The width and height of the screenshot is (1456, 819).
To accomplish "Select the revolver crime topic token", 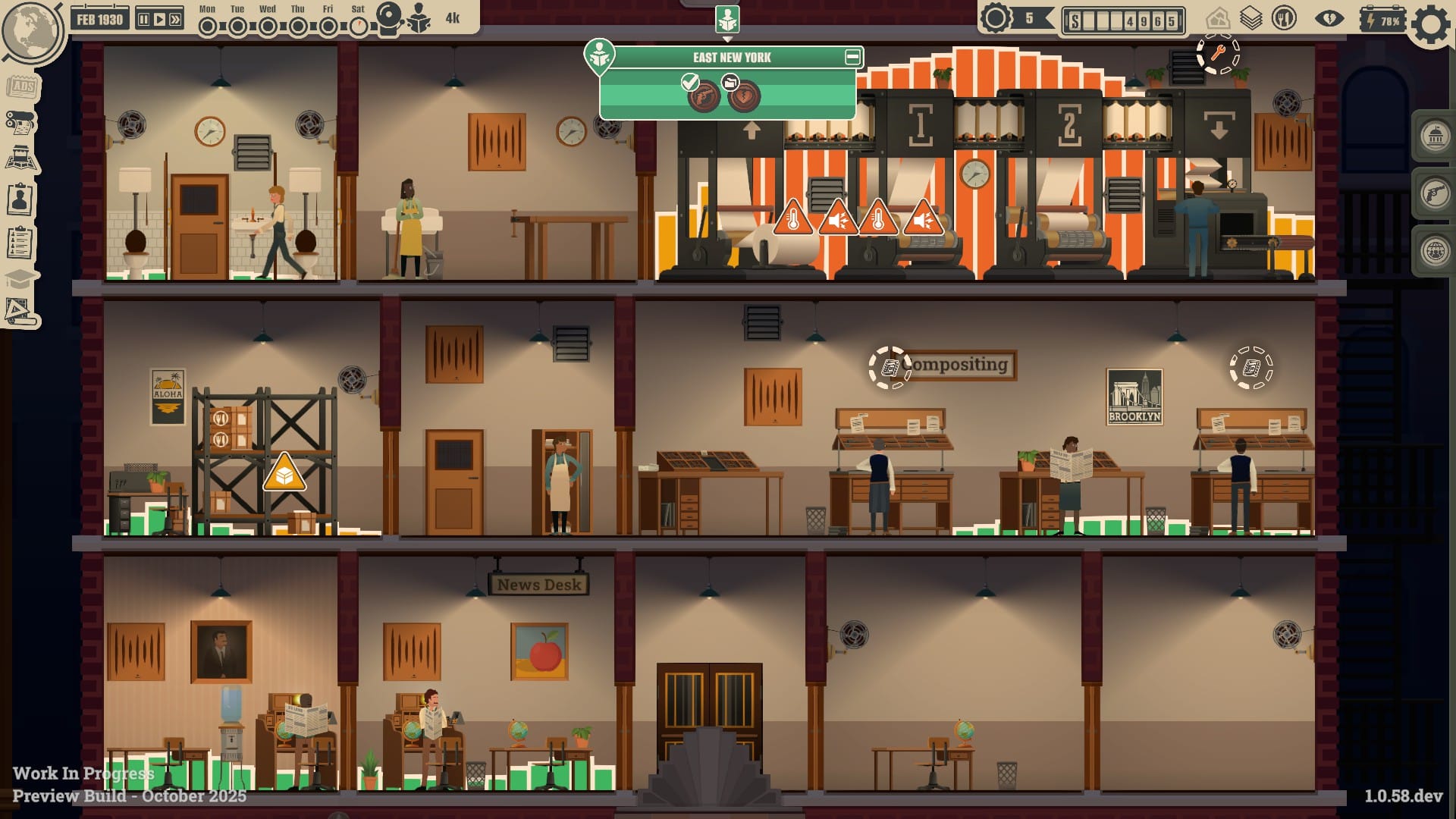I will [704, 96].
